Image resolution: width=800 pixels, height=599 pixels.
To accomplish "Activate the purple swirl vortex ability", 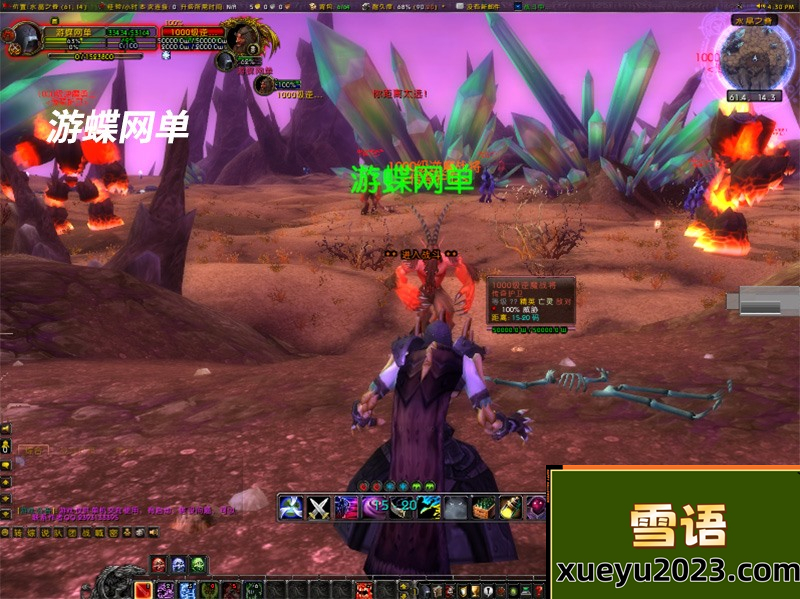I will coord(374,507).
